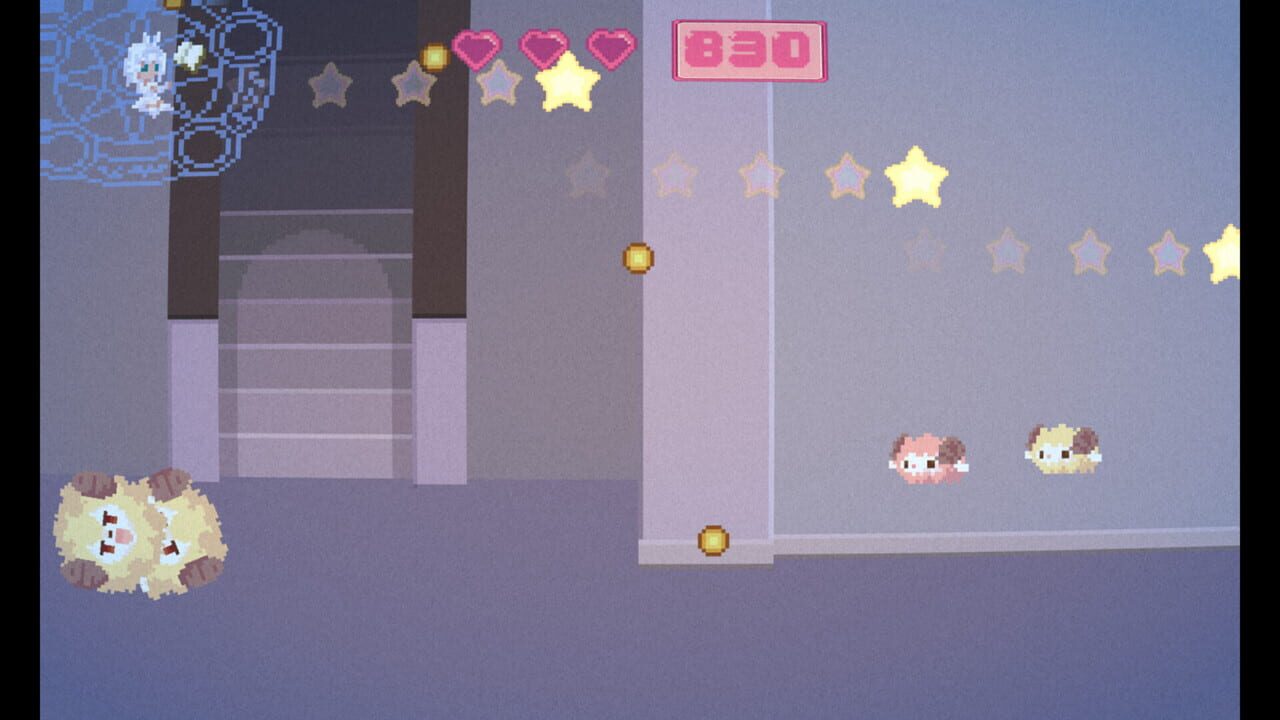Screen dimensions: 1280x720
Task: Click the first heart icon
Action: click(x=476, y=46)
